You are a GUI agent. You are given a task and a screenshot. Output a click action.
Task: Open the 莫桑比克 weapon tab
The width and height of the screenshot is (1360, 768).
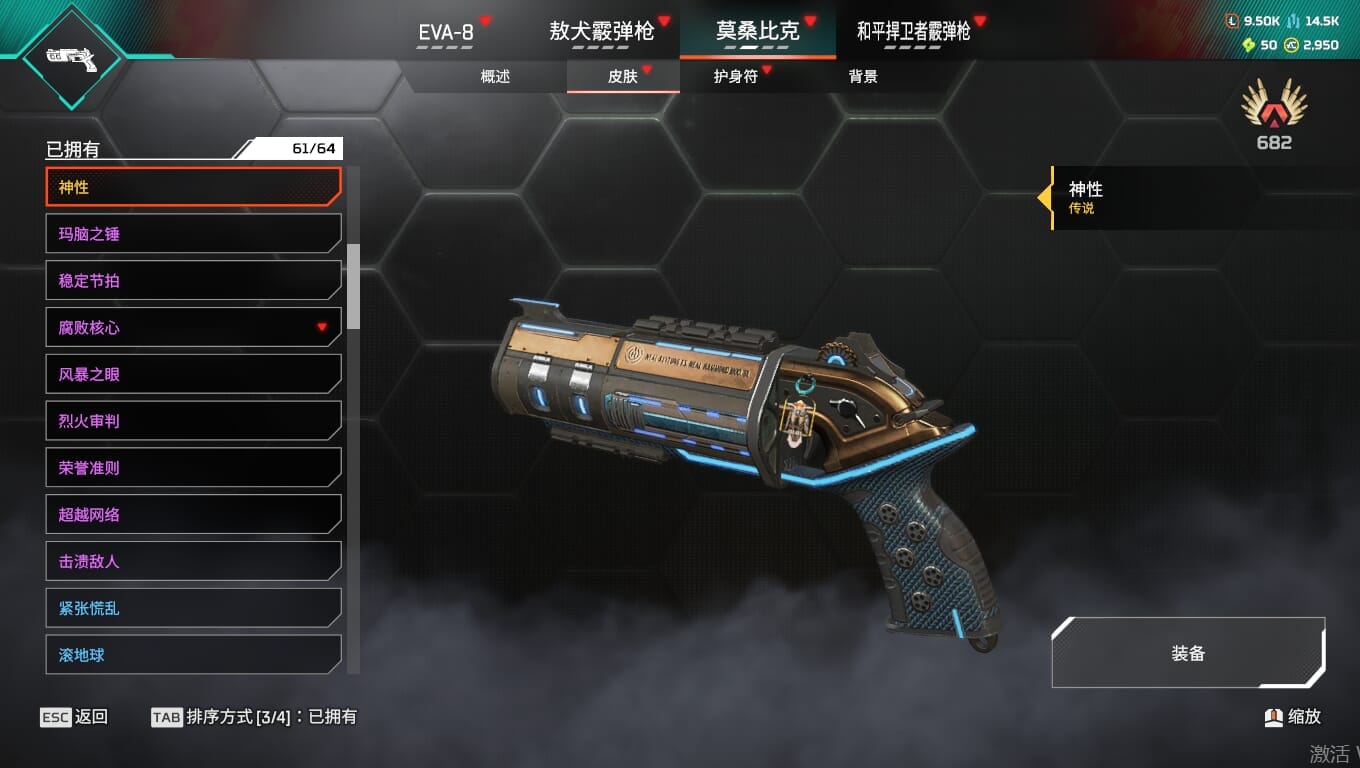click(757, 32)
